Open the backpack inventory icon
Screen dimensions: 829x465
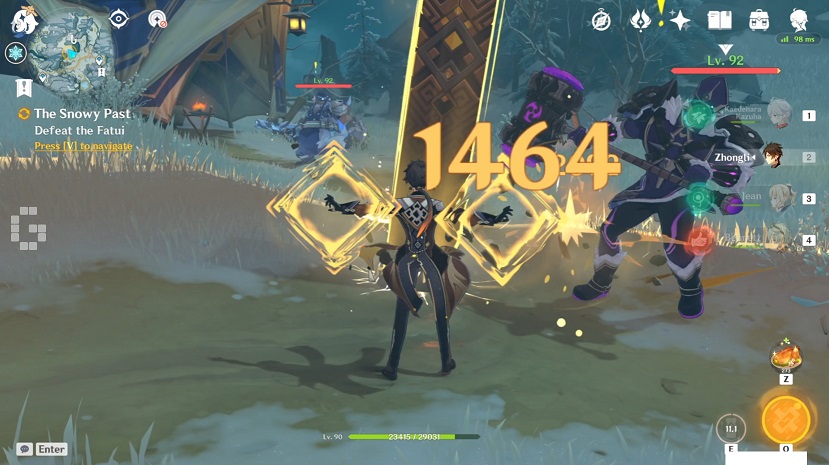click(x=759, y=20)
